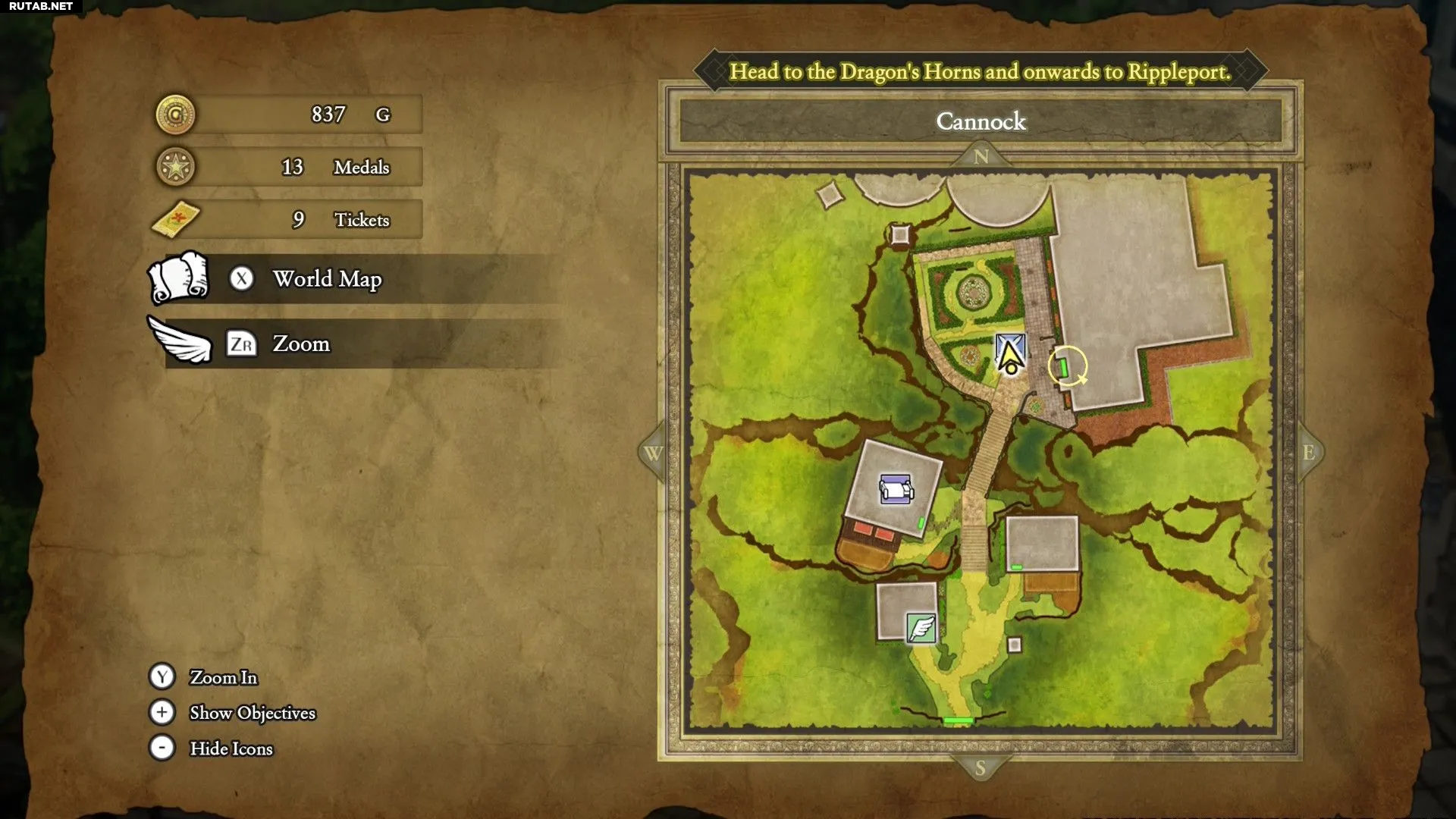Screen dimensions: 1456x819
Task: Select the Dragon's Horns objective banner
Action: tap(980, 71)
